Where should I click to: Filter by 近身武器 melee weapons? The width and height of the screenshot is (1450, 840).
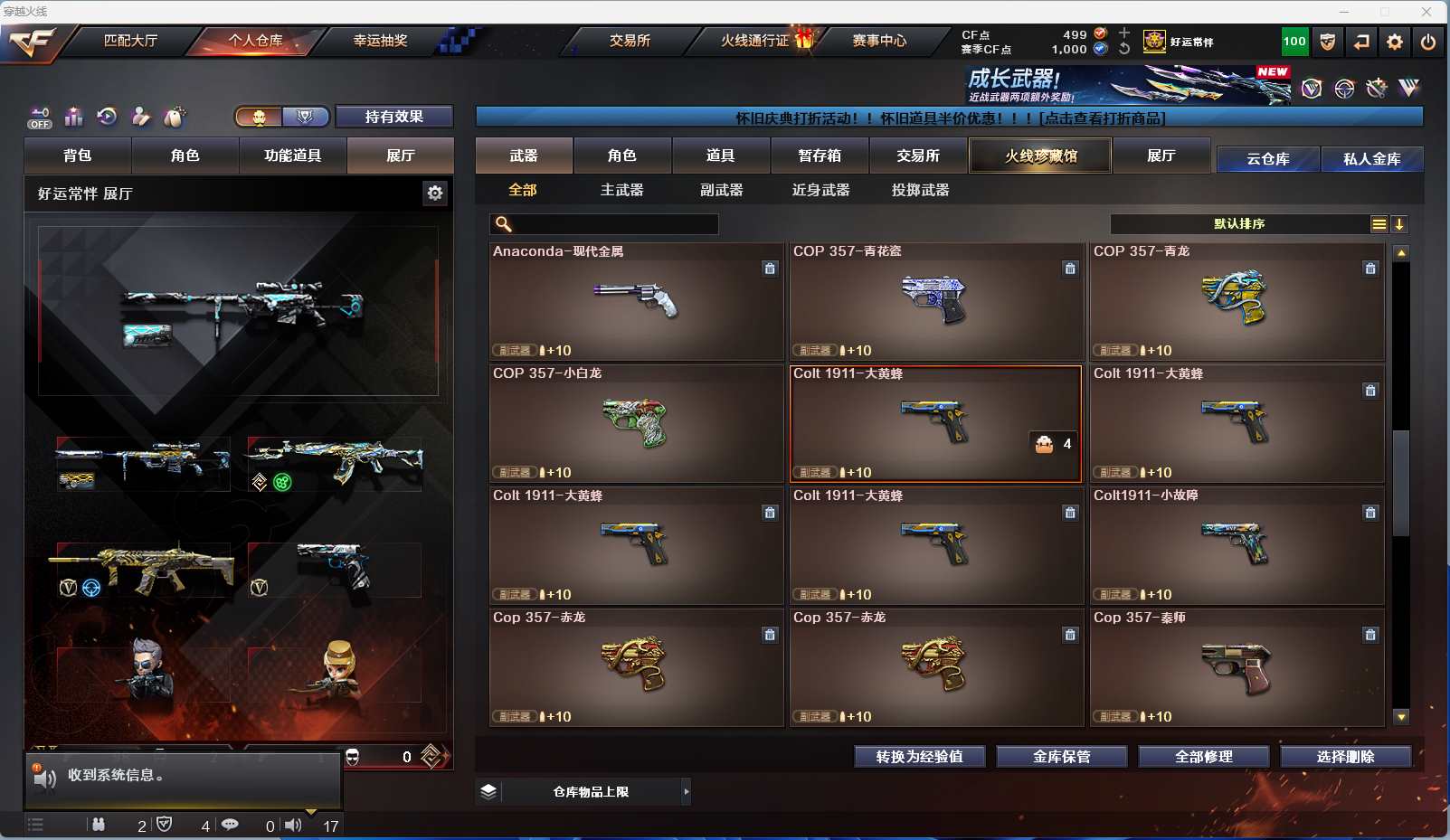point(821,190)
